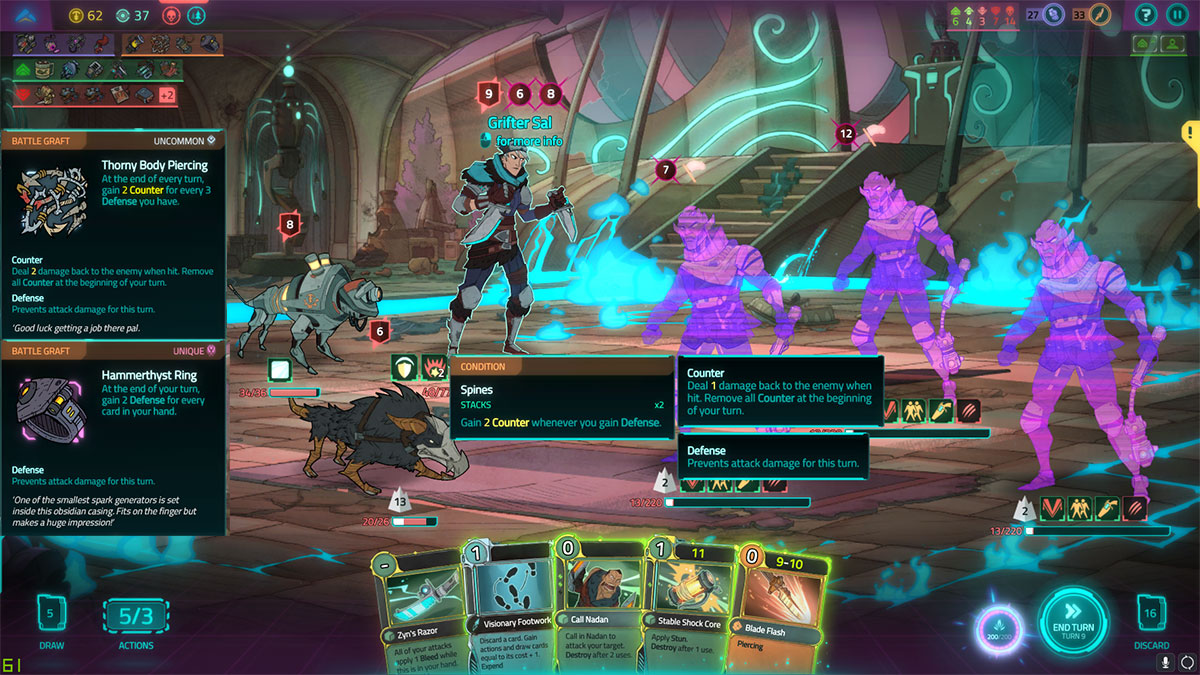Pause the game
1200x675 pixels.
(1176, 15)
